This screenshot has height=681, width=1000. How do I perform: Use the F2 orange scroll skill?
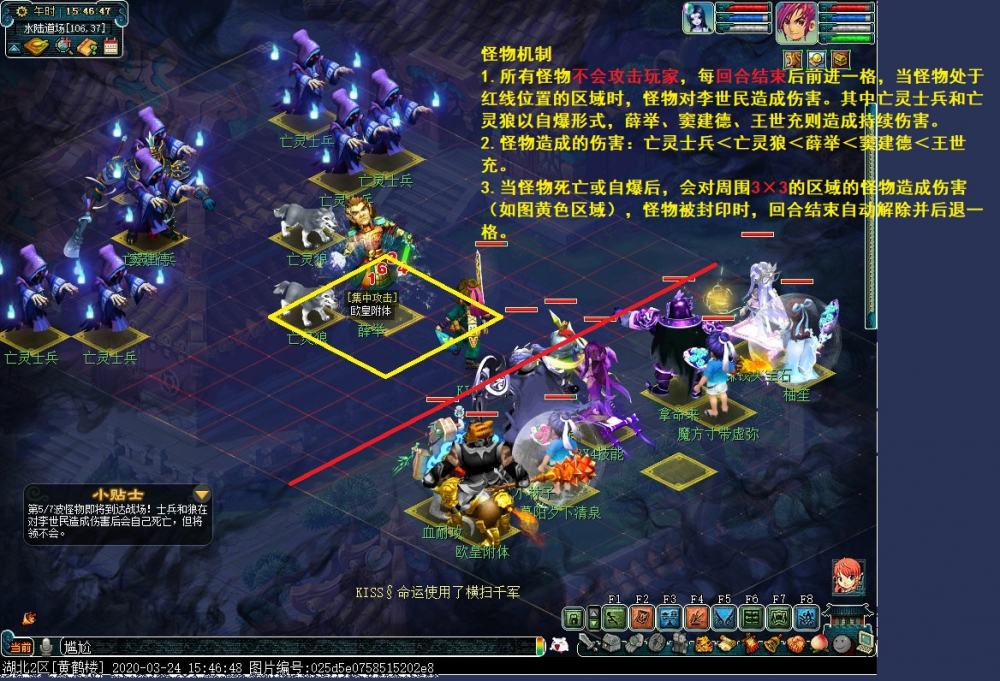tap(642, 617)
